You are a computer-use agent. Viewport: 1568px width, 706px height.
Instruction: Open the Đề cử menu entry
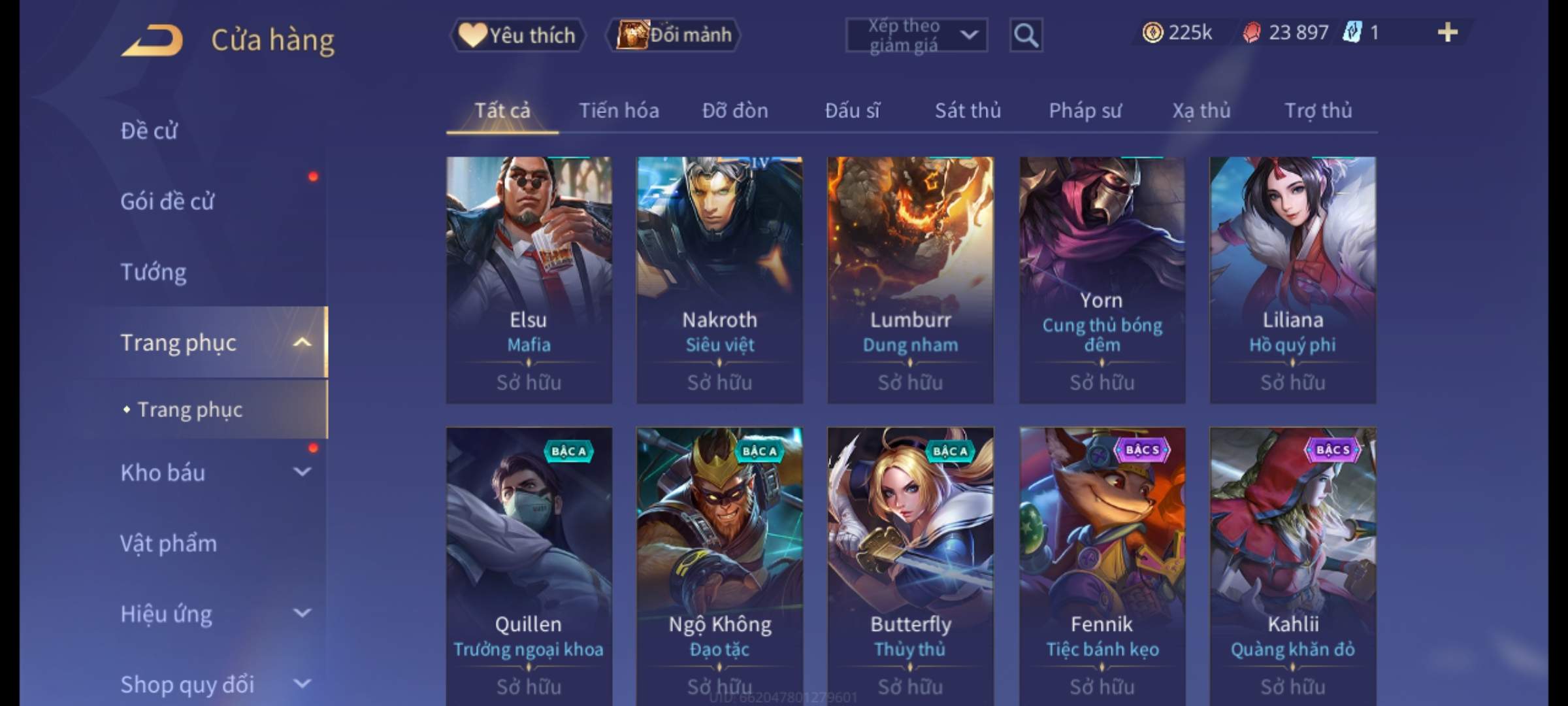[149, 131]
